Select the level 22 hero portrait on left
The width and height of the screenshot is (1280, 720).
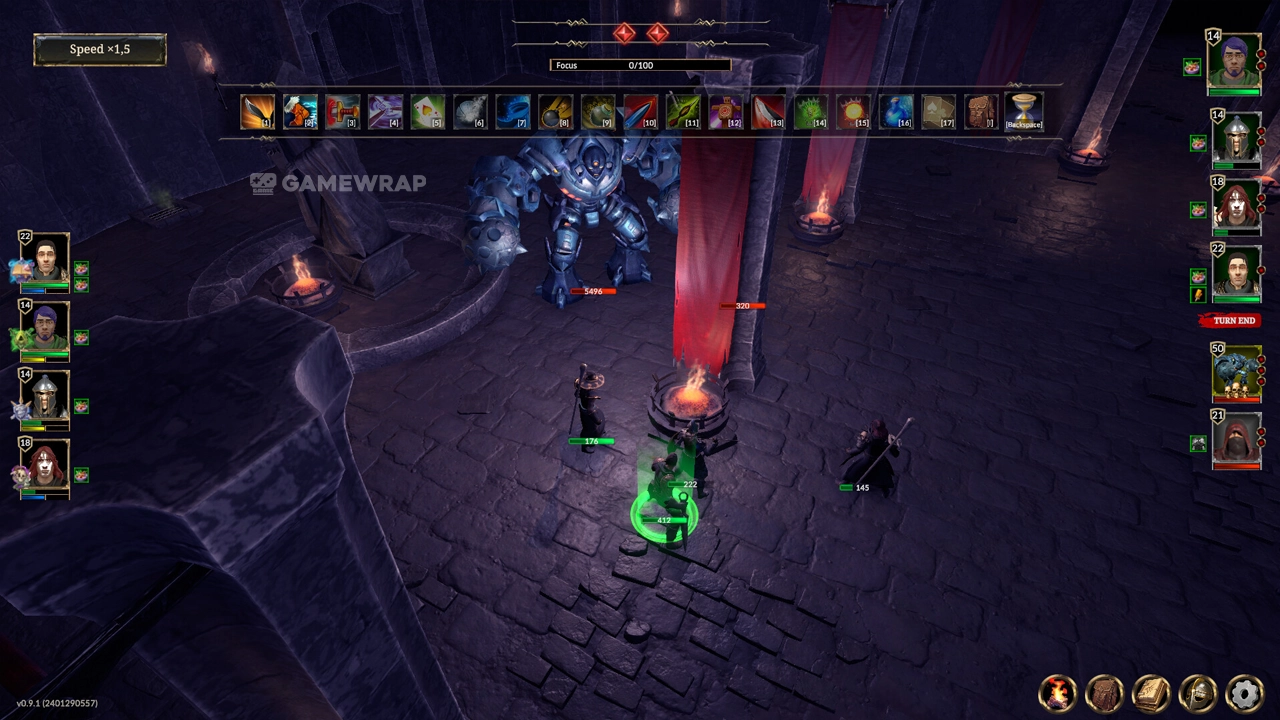[x=46, y=260]
